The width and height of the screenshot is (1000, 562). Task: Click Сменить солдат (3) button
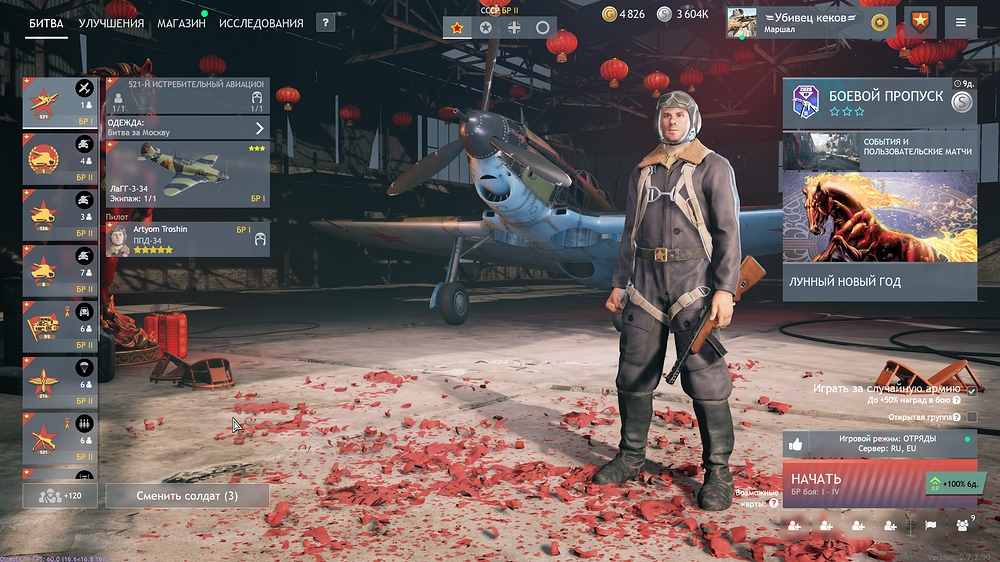pyautogui.click(x=187, y=495)
